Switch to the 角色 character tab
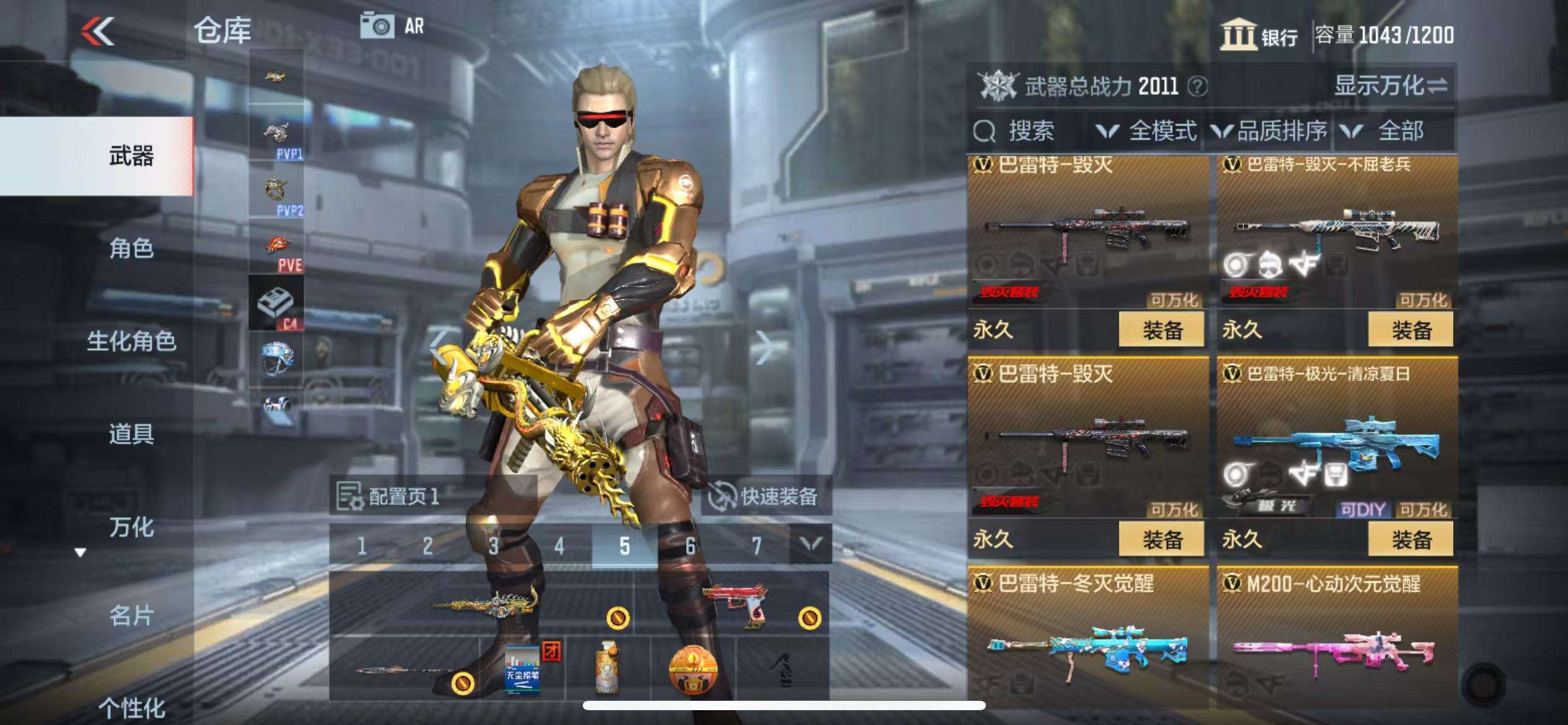This screenshot has width=1568, height=725. tap(131, 248)
